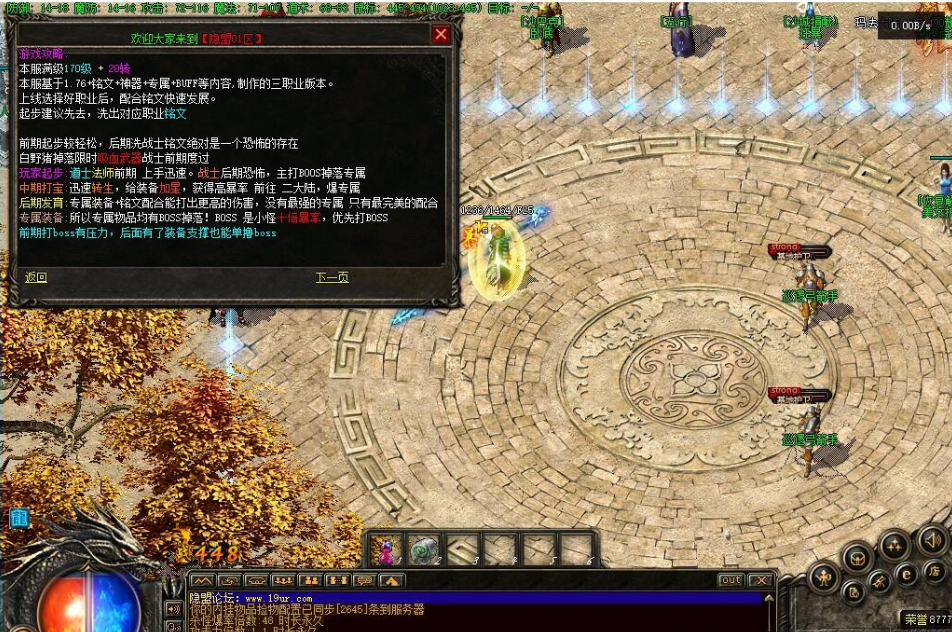This screenshot has width=952, height=632.
Task: Click the 'out' button on the chat bar
Action: 731,580
